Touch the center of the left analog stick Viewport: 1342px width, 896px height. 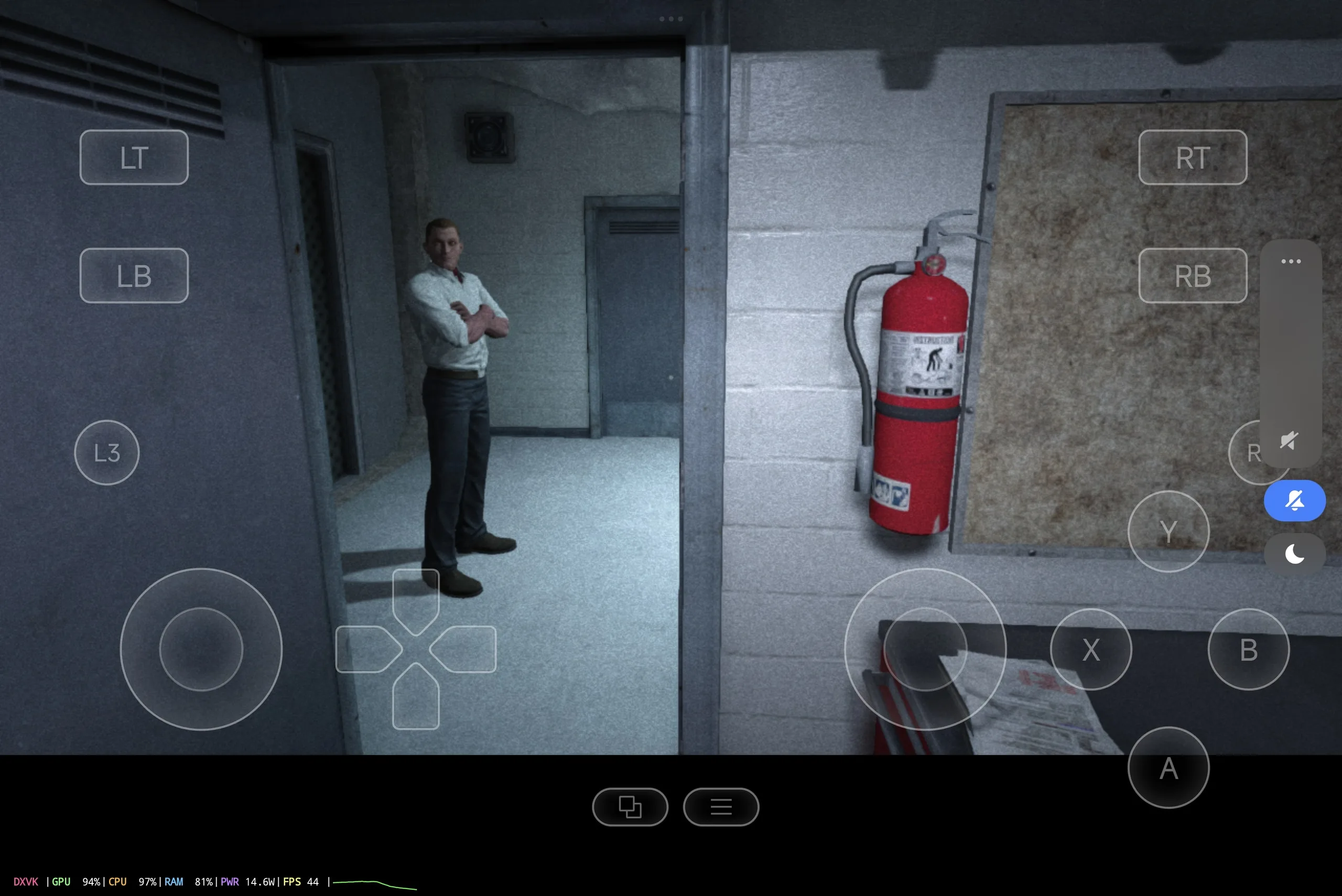click(201, 649)
